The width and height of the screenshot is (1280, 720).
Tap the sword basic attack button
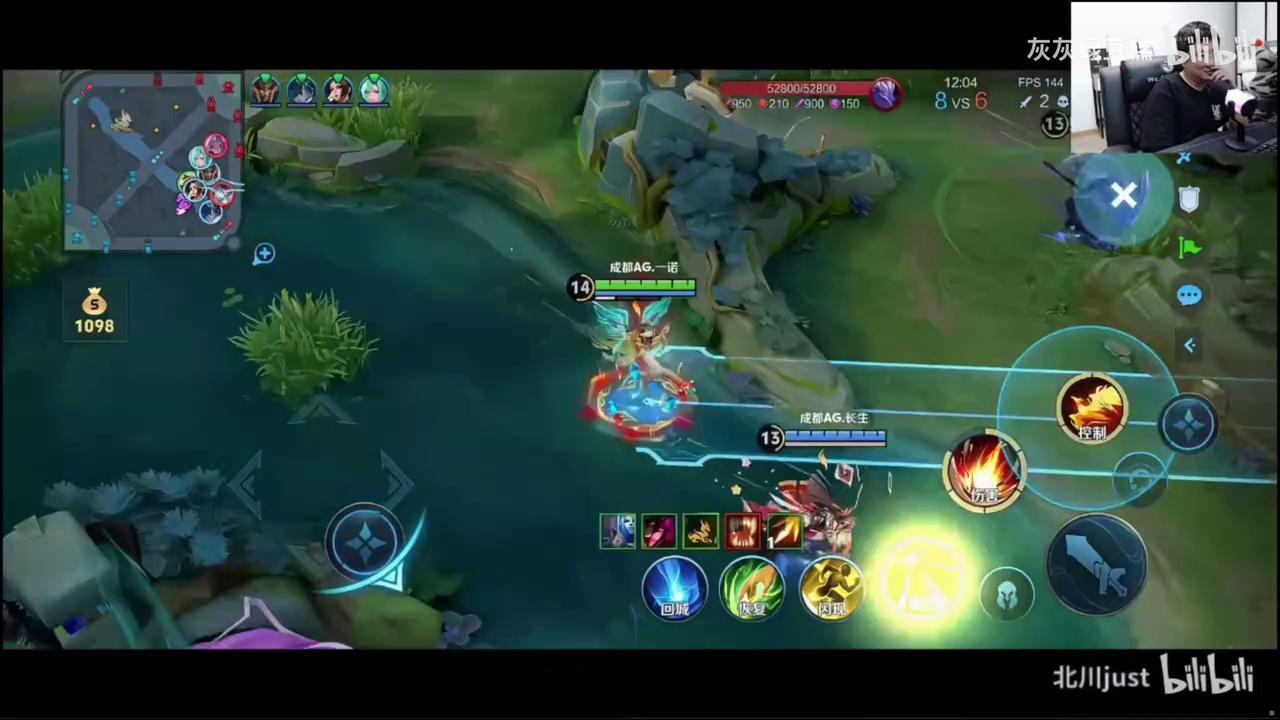coord(1096,565)
